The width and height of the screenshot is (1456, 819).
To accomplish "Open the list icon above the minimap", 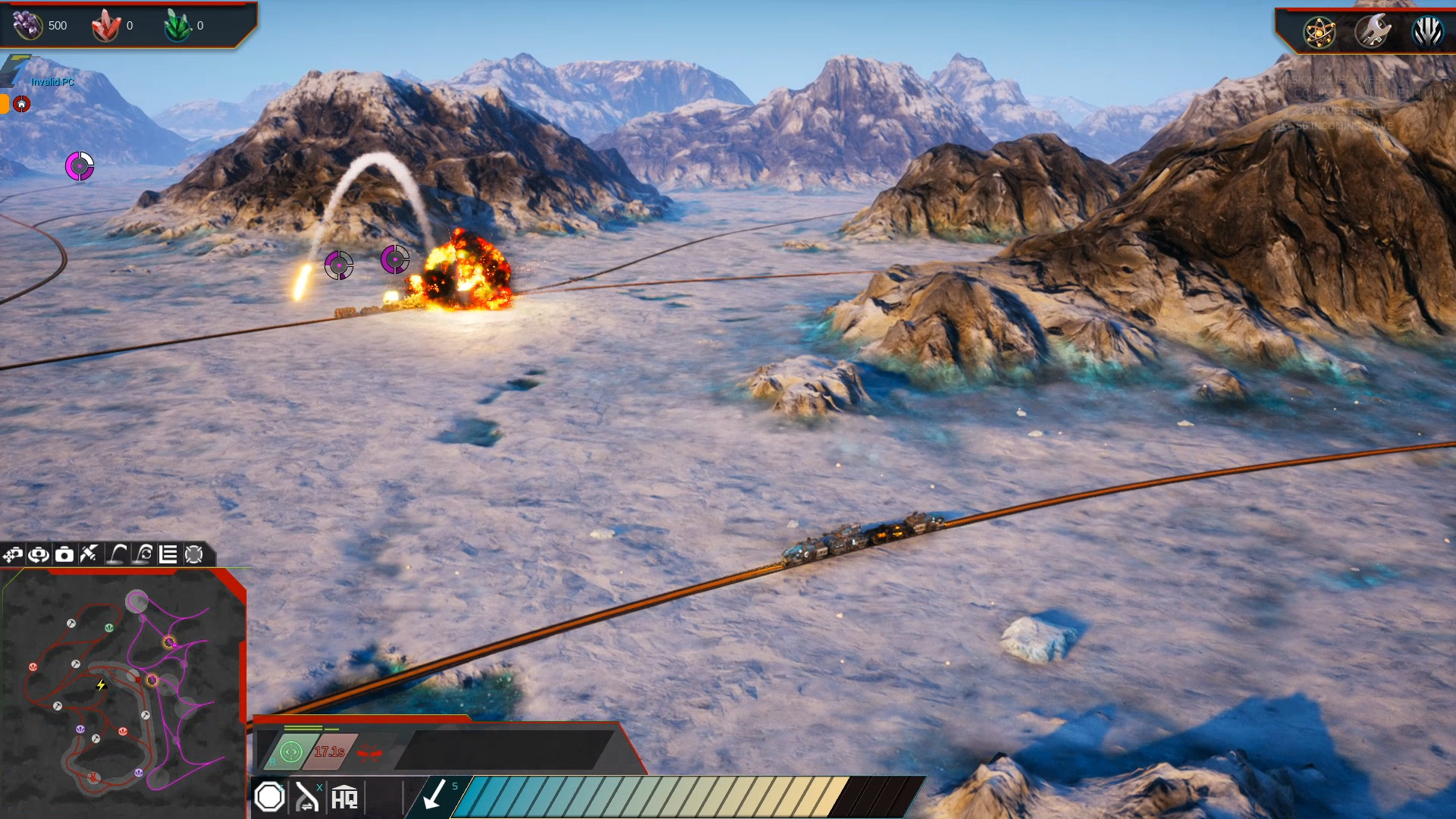I will (x=168, y=555).
